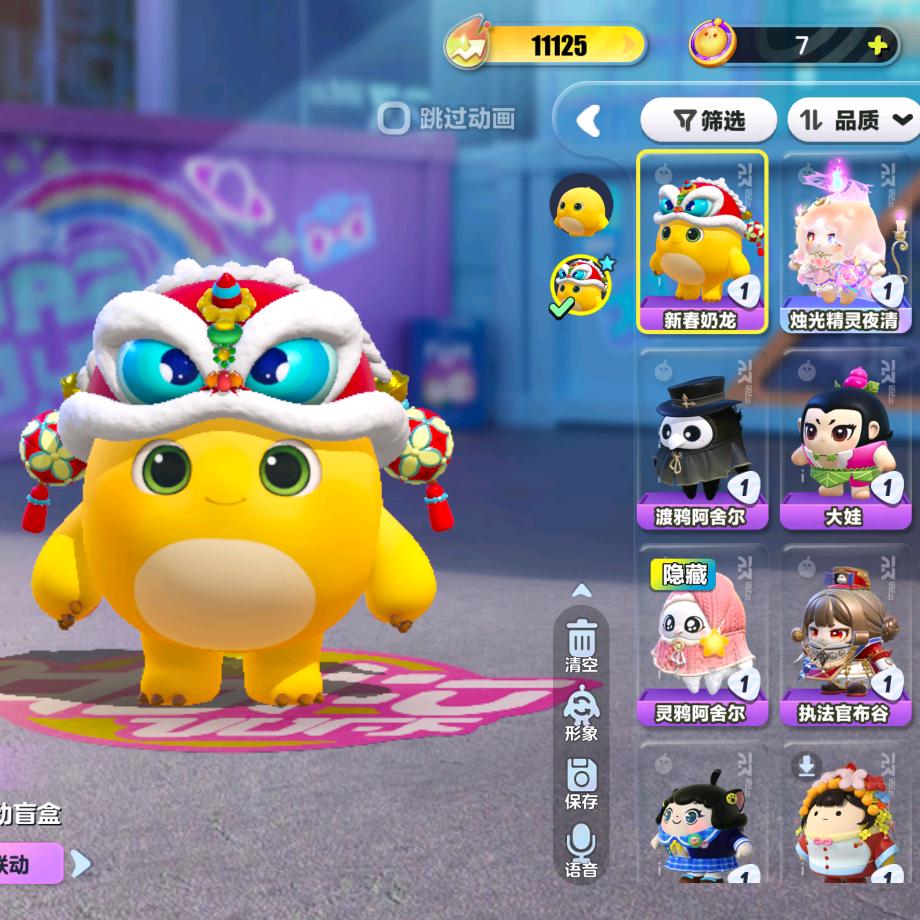Select the 新春奶龙 figure card
This screenshot has width=920, height=920.
pos(703,241)
